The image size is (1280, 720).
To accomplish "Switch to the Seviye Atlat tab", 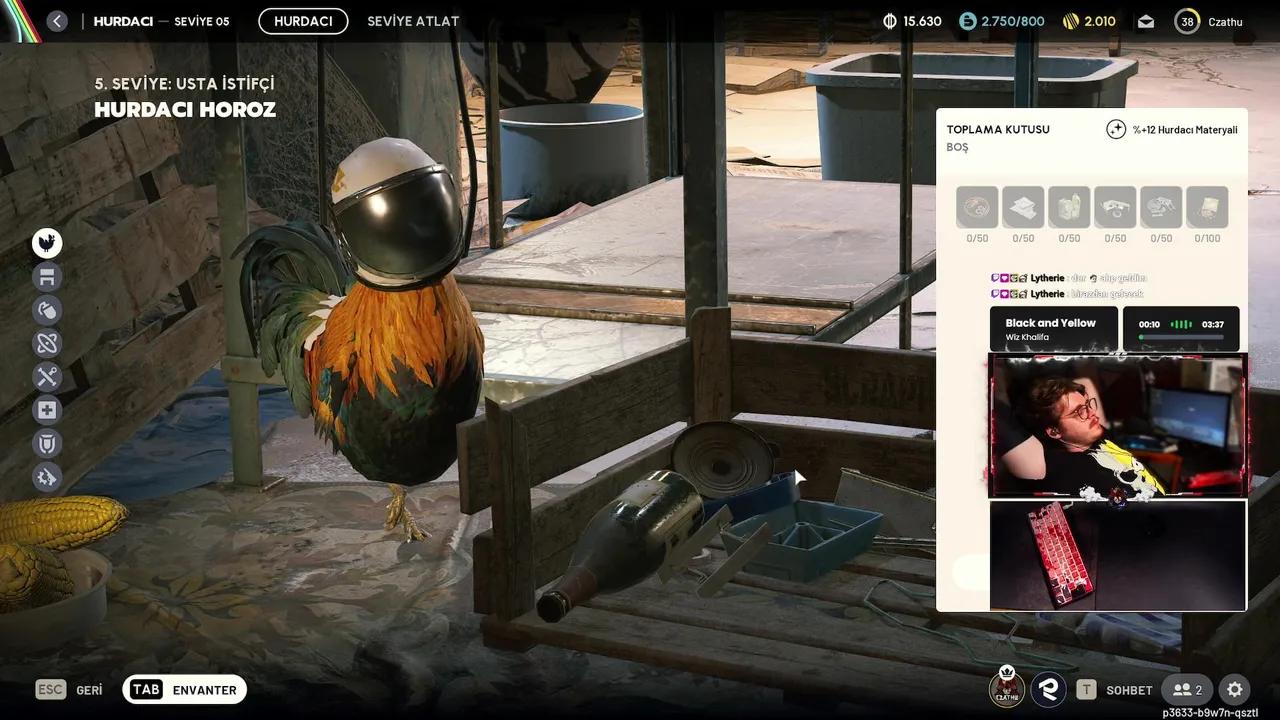I will (x=413, y=21).
